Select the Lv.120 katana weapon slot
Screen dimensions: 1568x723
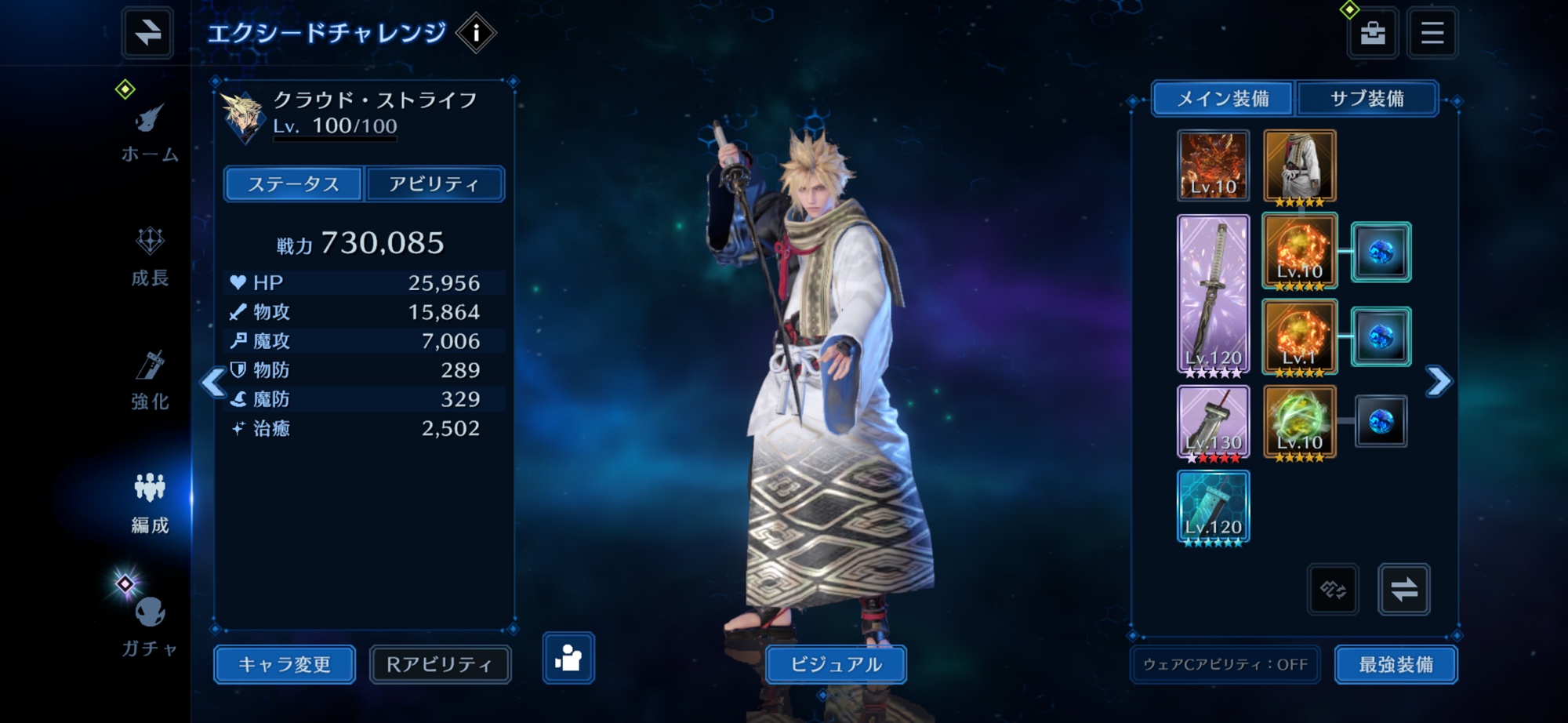(1213, 294)
